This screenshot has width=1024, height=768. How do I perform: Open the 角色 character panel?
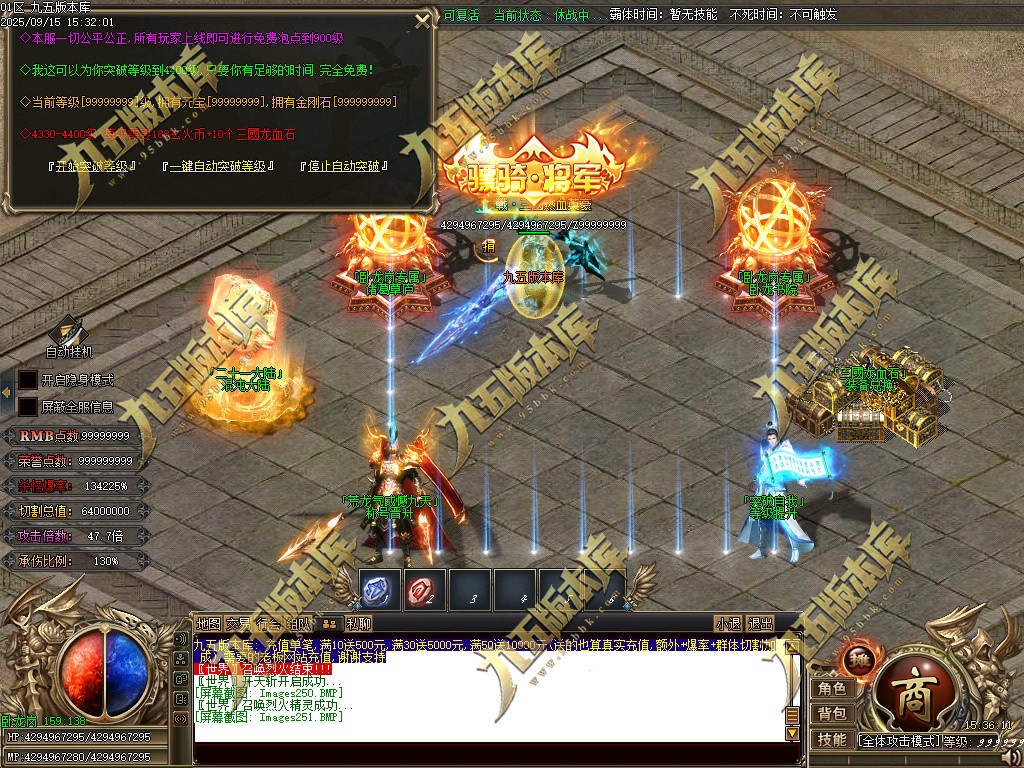[832, 689]
